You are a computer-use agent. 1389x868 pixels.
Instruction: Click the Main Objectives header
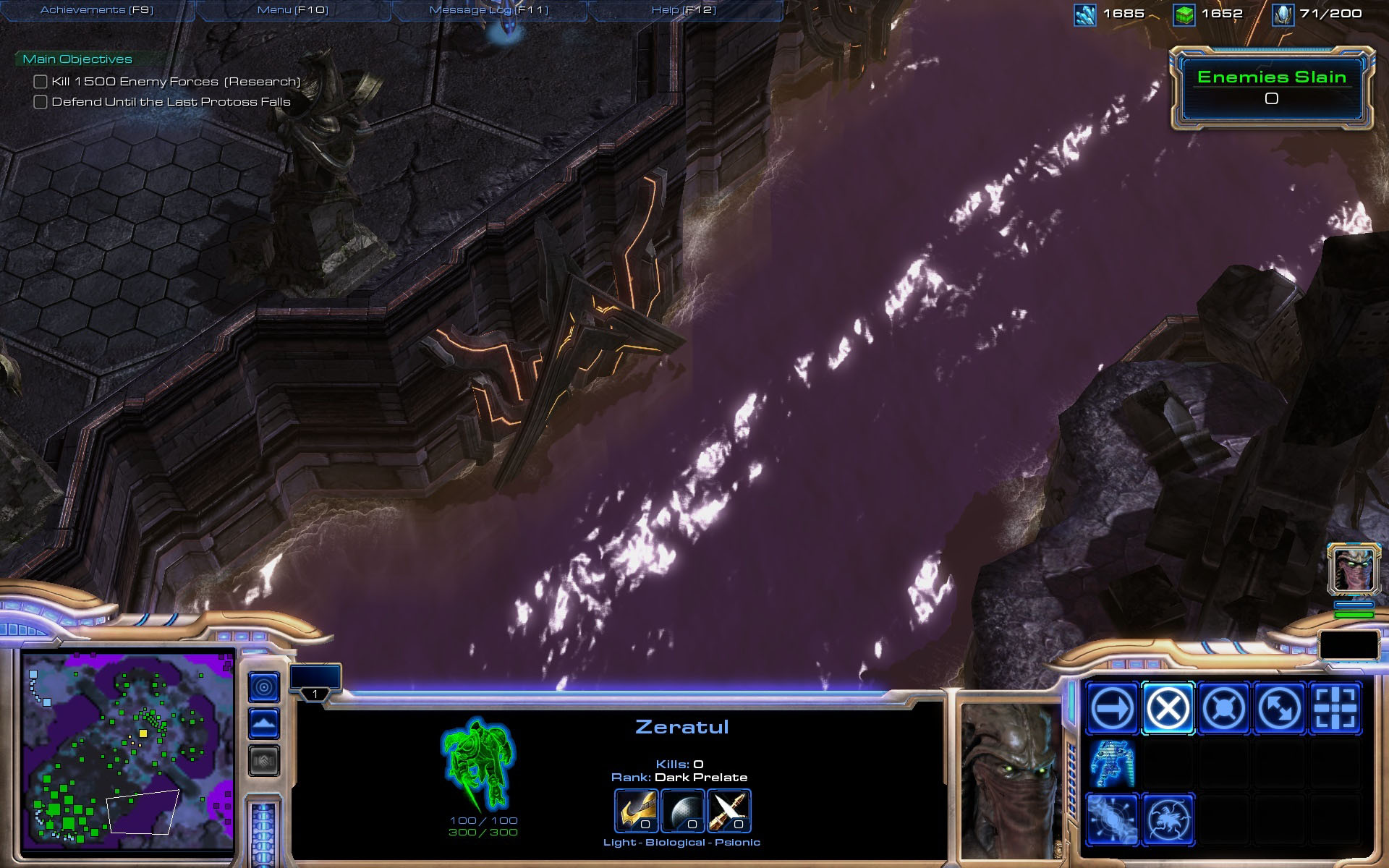[77, 59]
